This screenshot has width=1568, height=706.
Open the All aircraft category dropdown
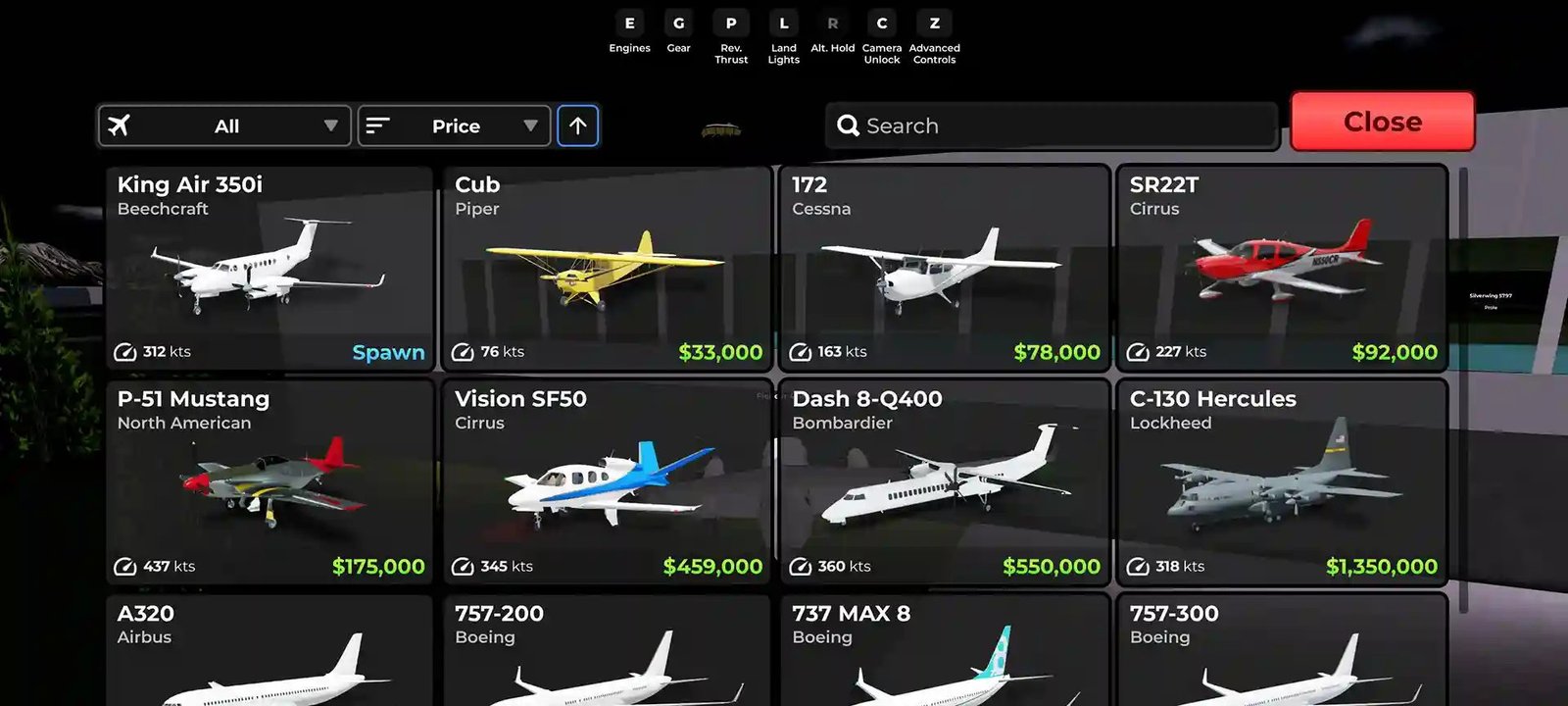(224, 126)
